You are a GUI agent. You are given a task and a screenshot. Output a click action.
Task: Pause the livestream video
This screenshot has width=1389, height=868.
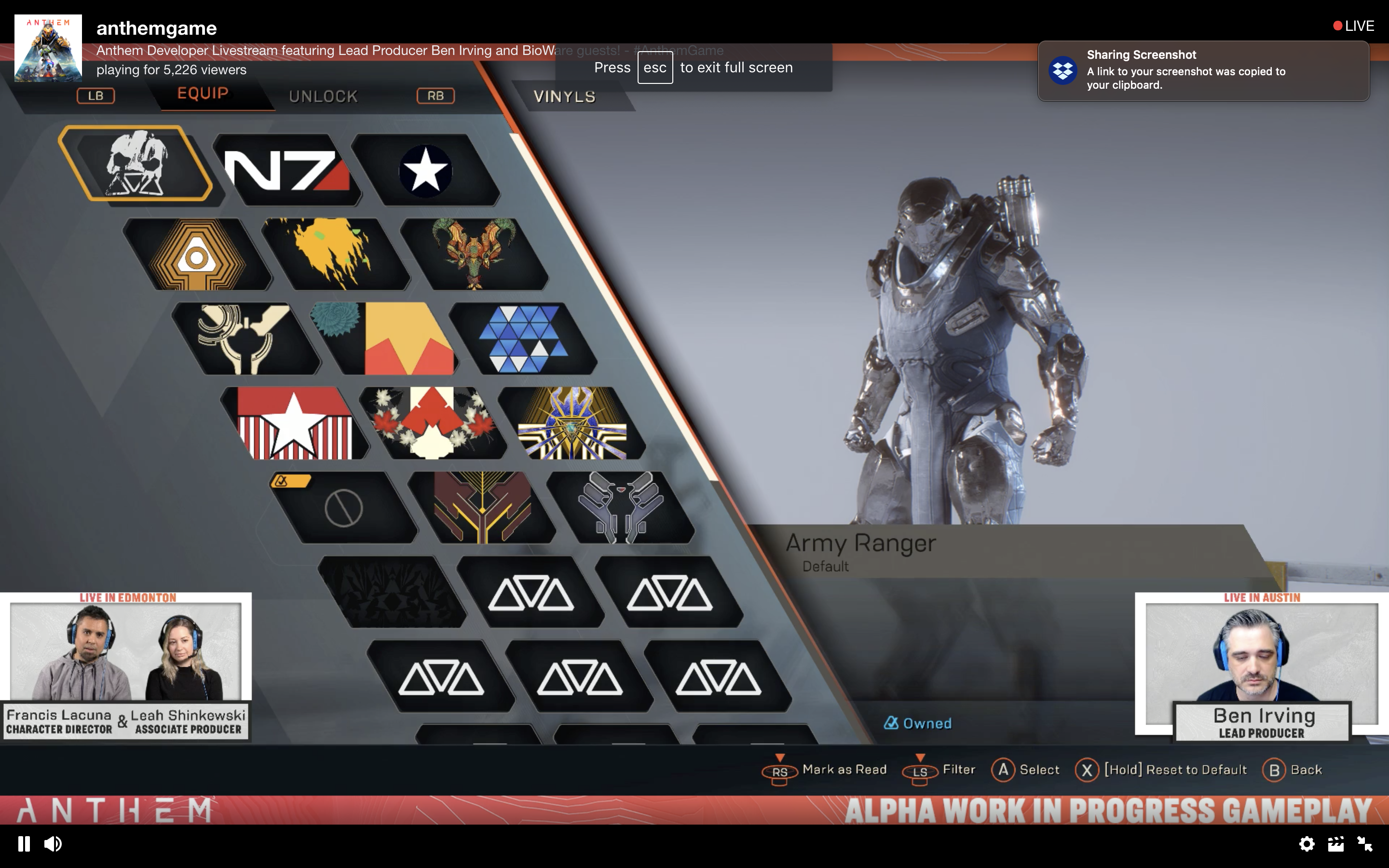click(x=24, y=843)
